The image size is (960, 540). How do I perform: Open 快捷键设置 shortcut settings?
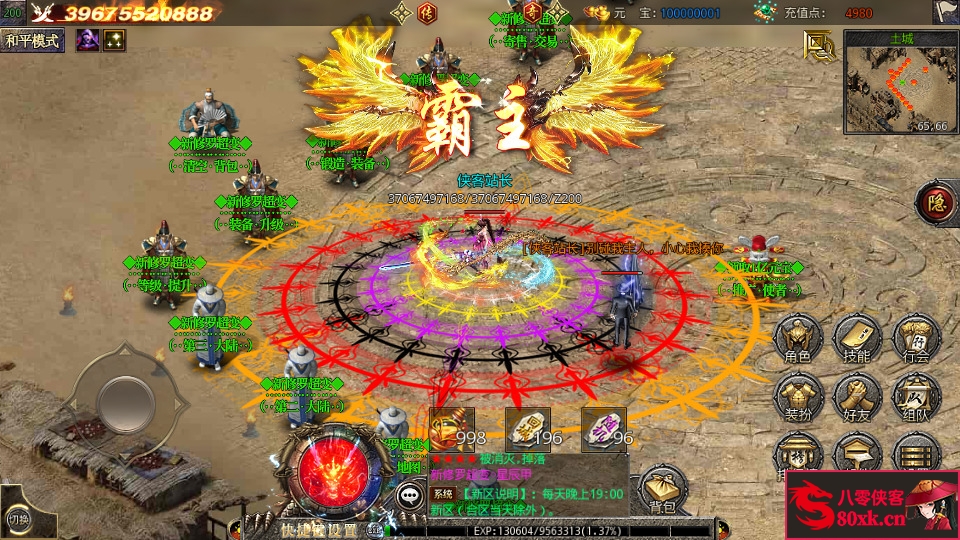click(318, 530)
